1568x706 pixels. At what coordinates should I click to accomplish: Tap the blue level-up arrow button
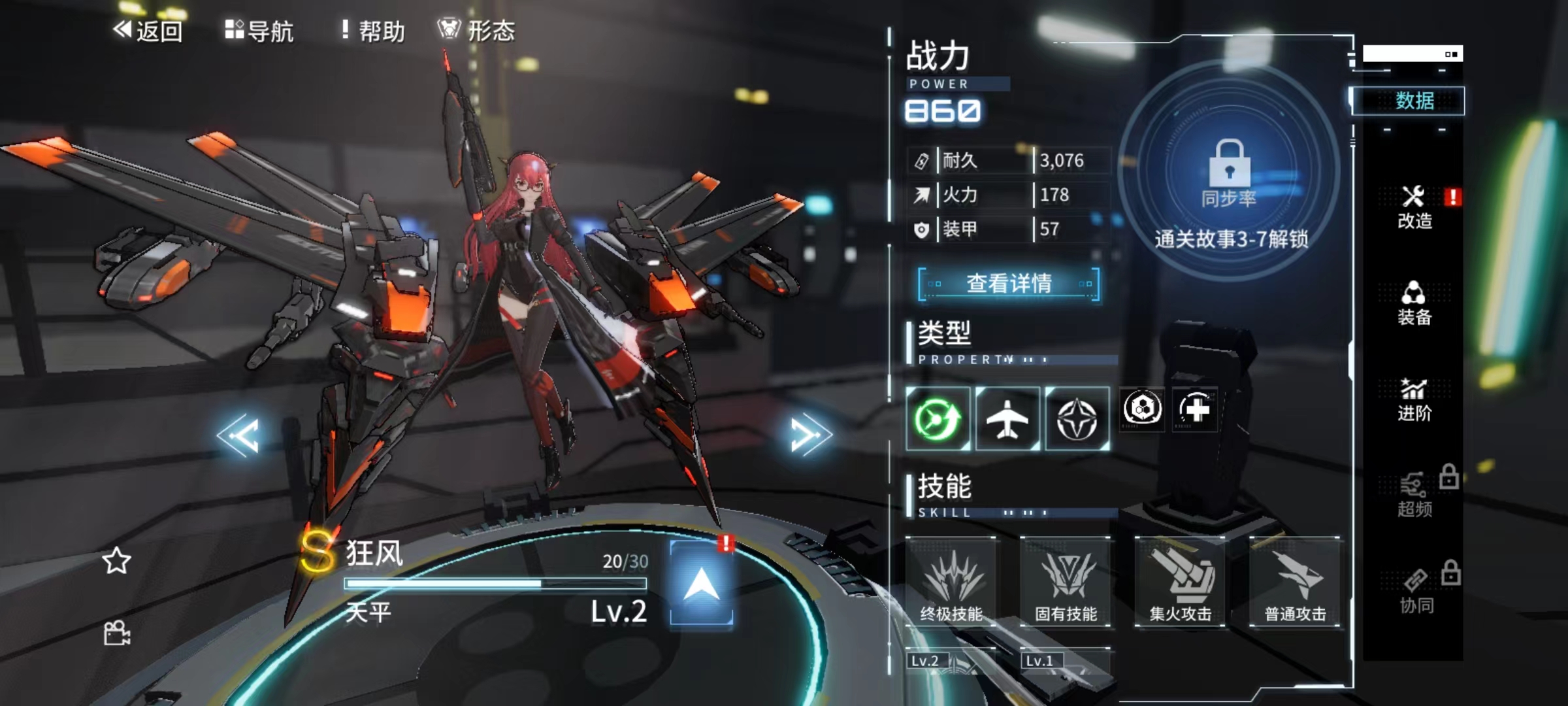coord(701,582)
